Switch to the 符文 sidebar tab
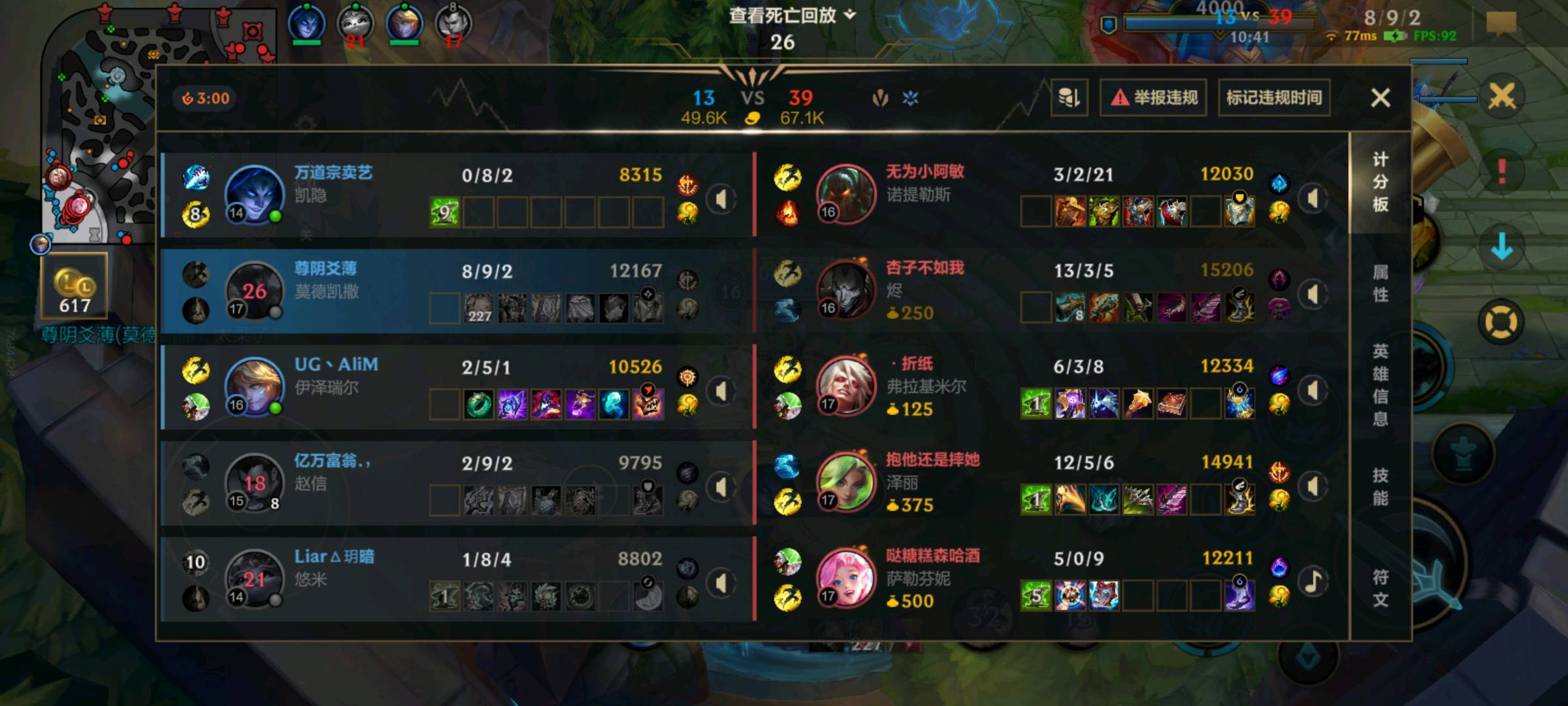The image size is (1568, 706). coord(1382,587)
